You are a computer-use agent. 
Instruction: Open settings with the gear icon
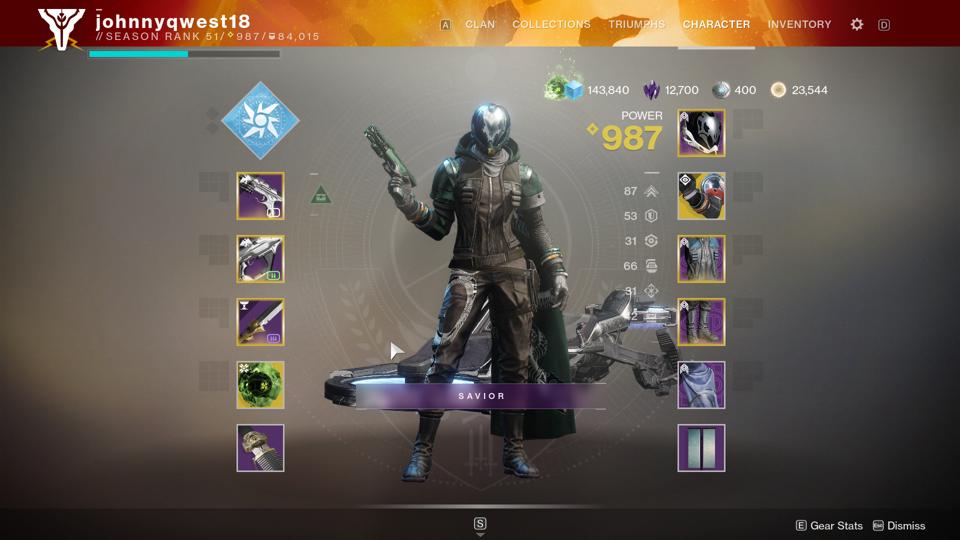857,24
